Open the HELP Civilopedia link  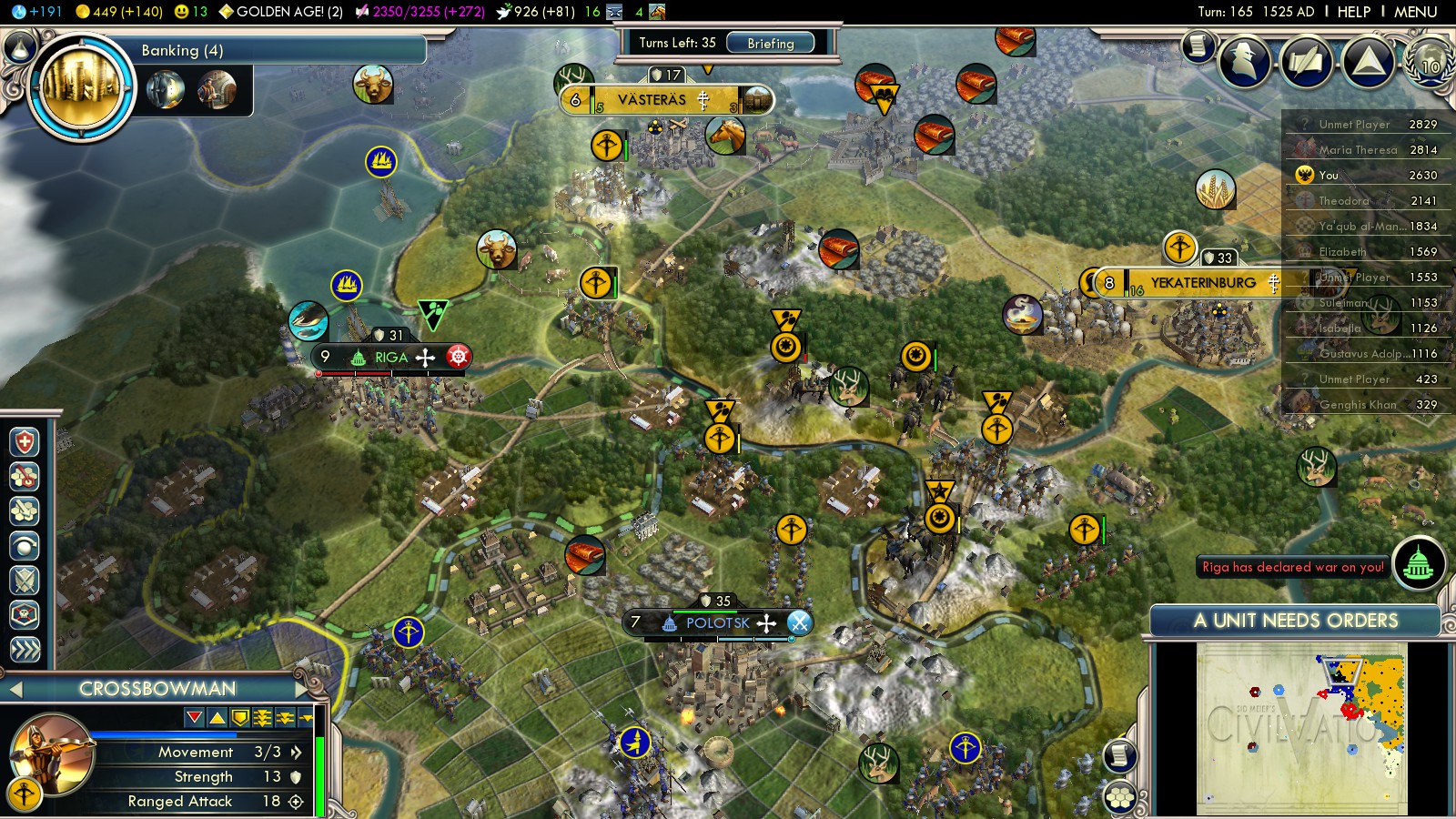coord(1353,12)
